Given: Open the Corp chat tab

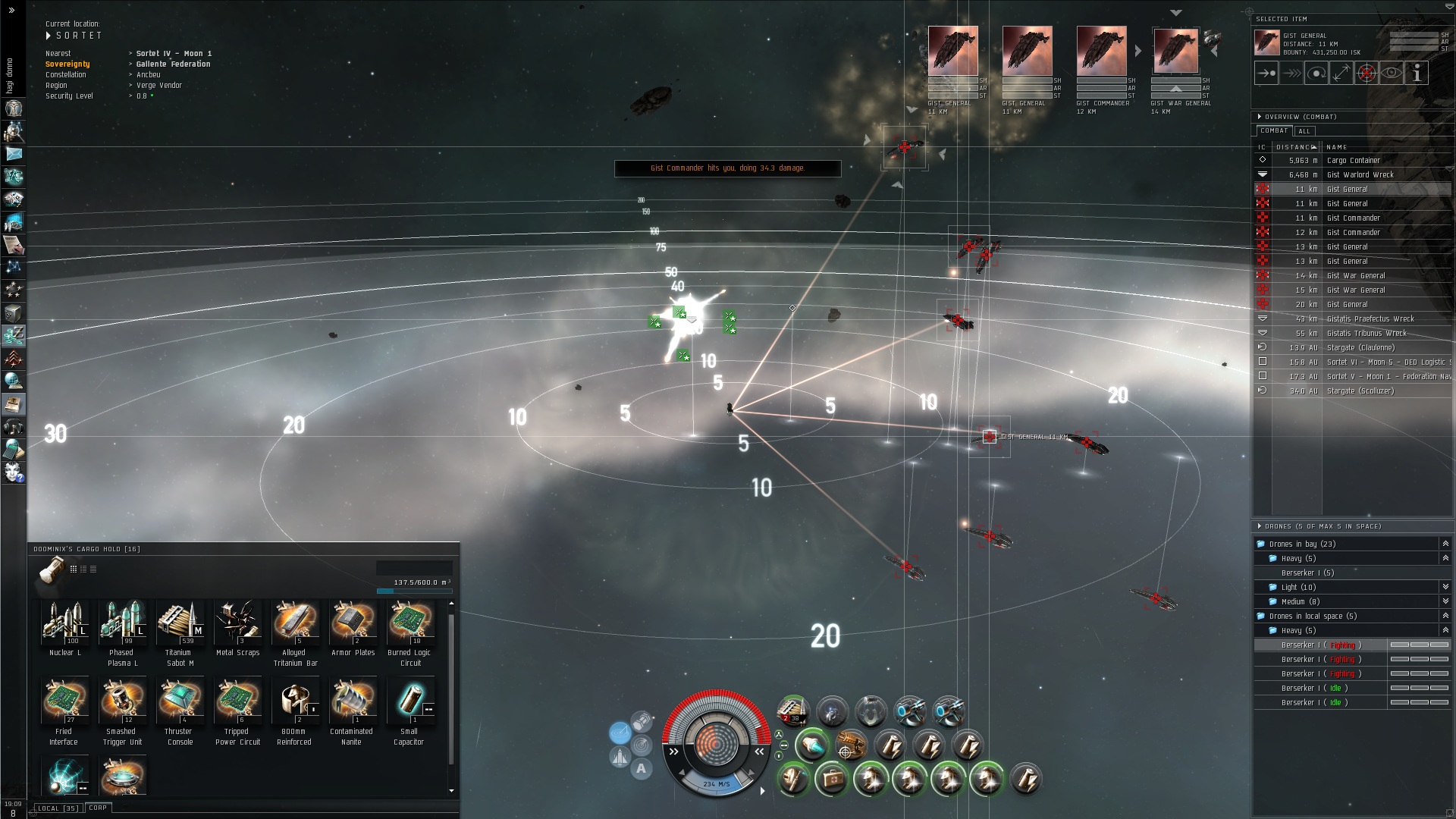Looking at the screenshot, I should pos(98,808).
